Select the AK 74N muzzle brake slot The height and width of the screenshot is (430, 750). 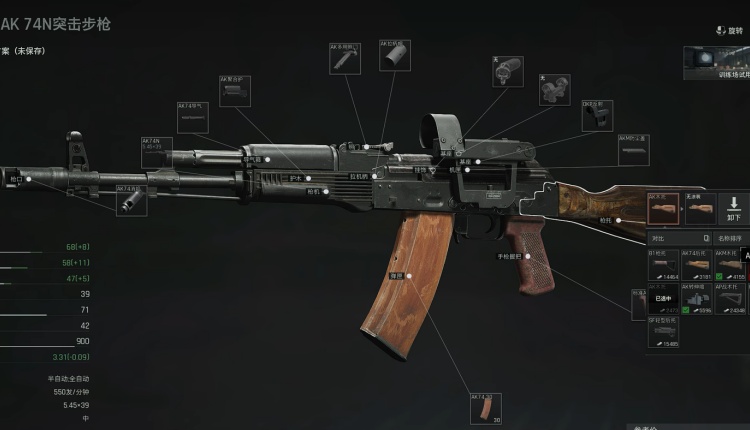pos(132,200)
